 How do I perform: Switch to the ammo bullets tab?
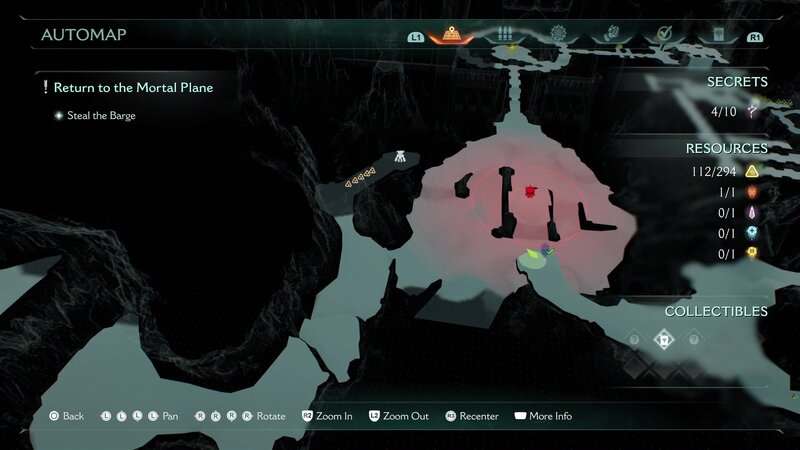(x=506, y=34)
